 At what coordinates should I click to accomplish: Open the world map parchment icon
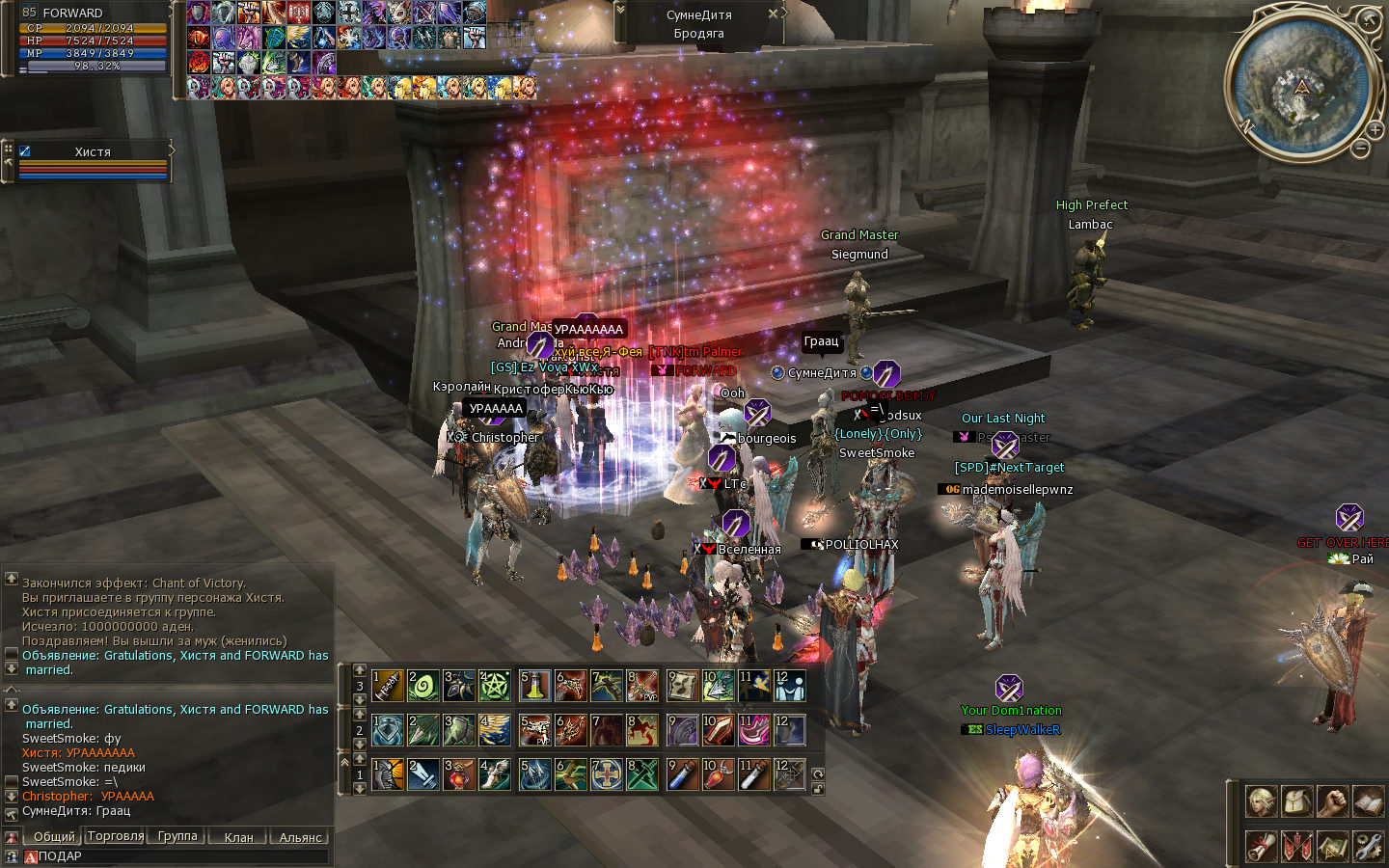click(1332, 846)
